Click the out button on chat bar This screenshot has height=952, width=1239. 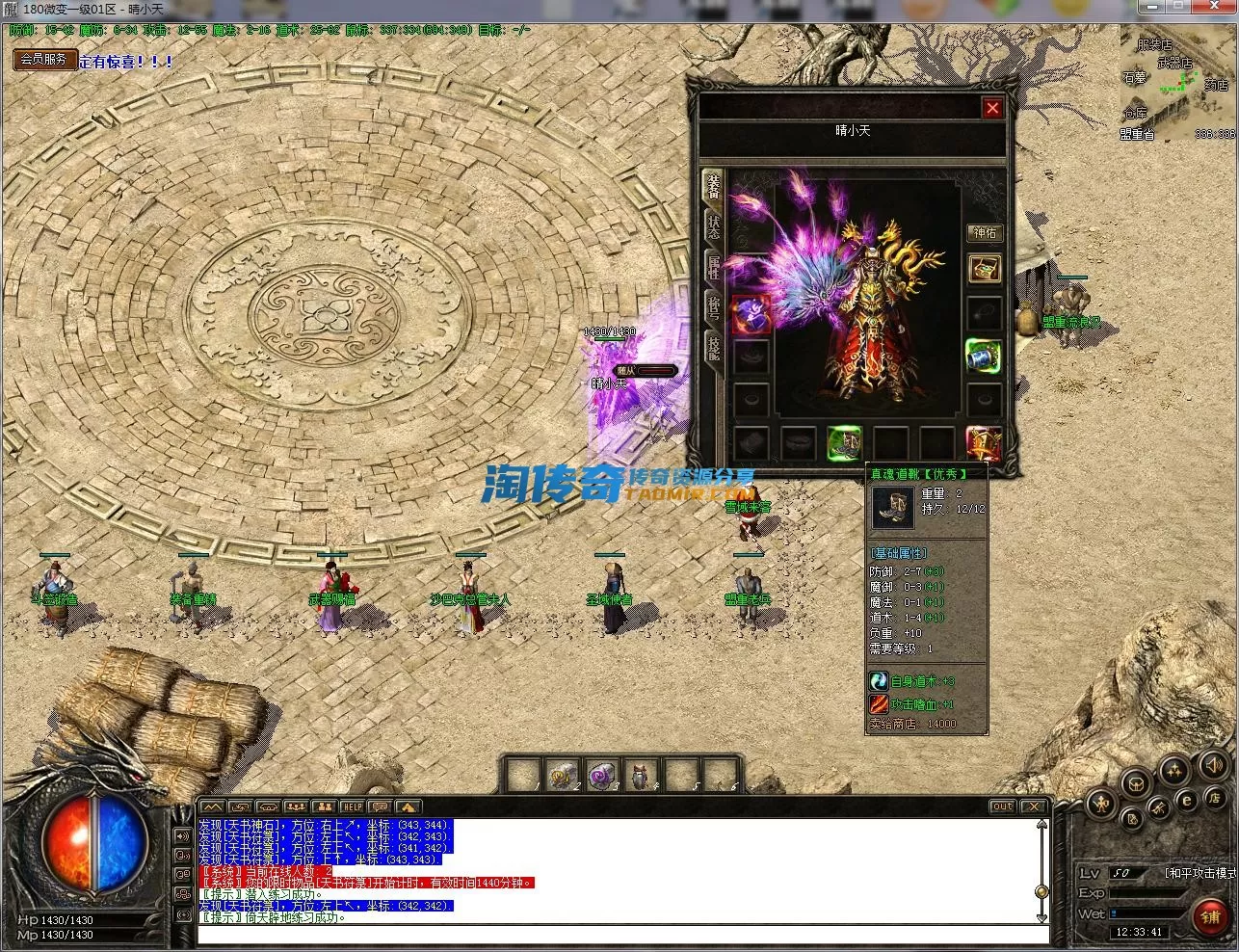pyautogui.click(x=1002, y=807)
